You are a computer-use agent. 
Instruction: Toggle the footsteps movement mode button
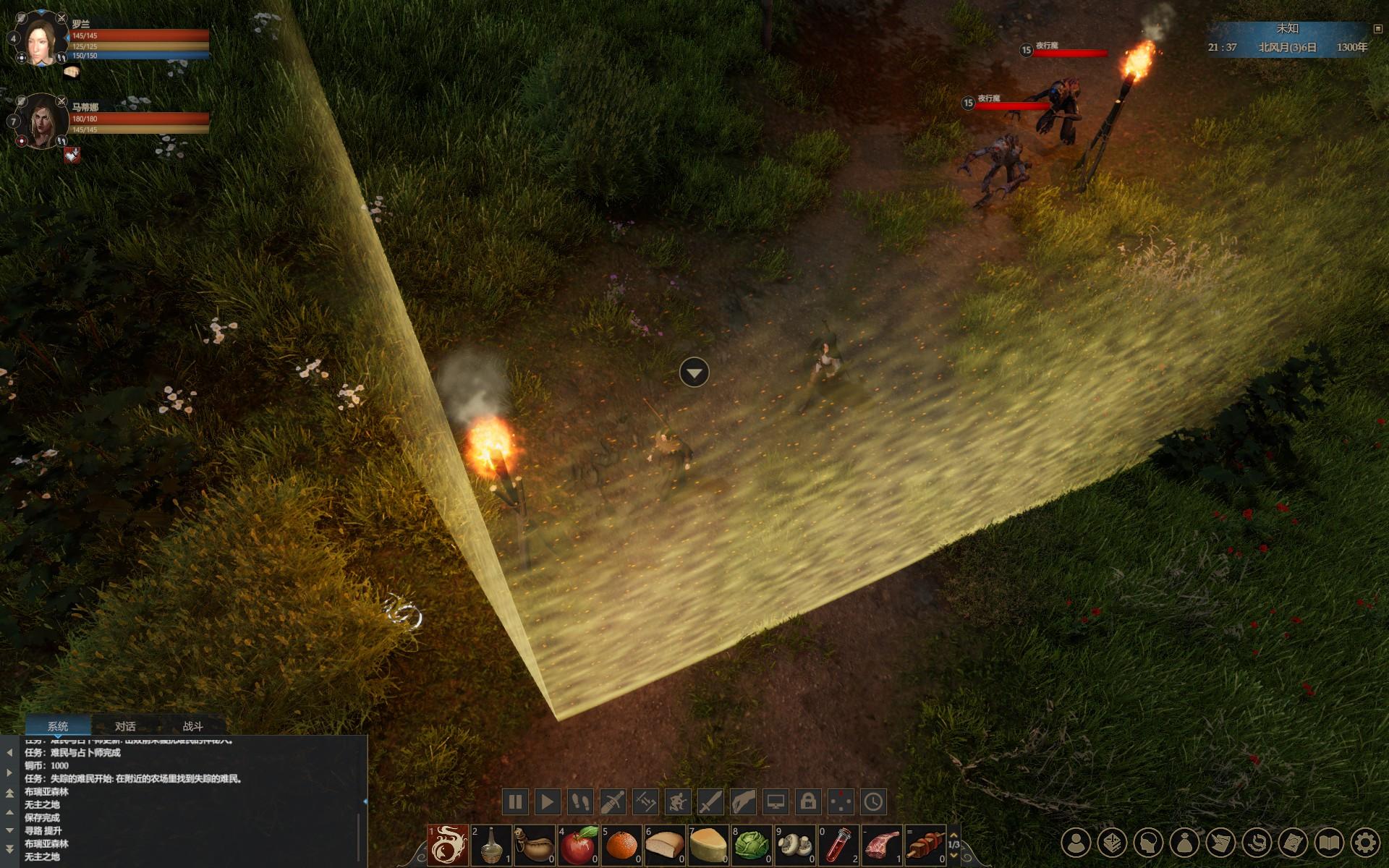[580, 801]
